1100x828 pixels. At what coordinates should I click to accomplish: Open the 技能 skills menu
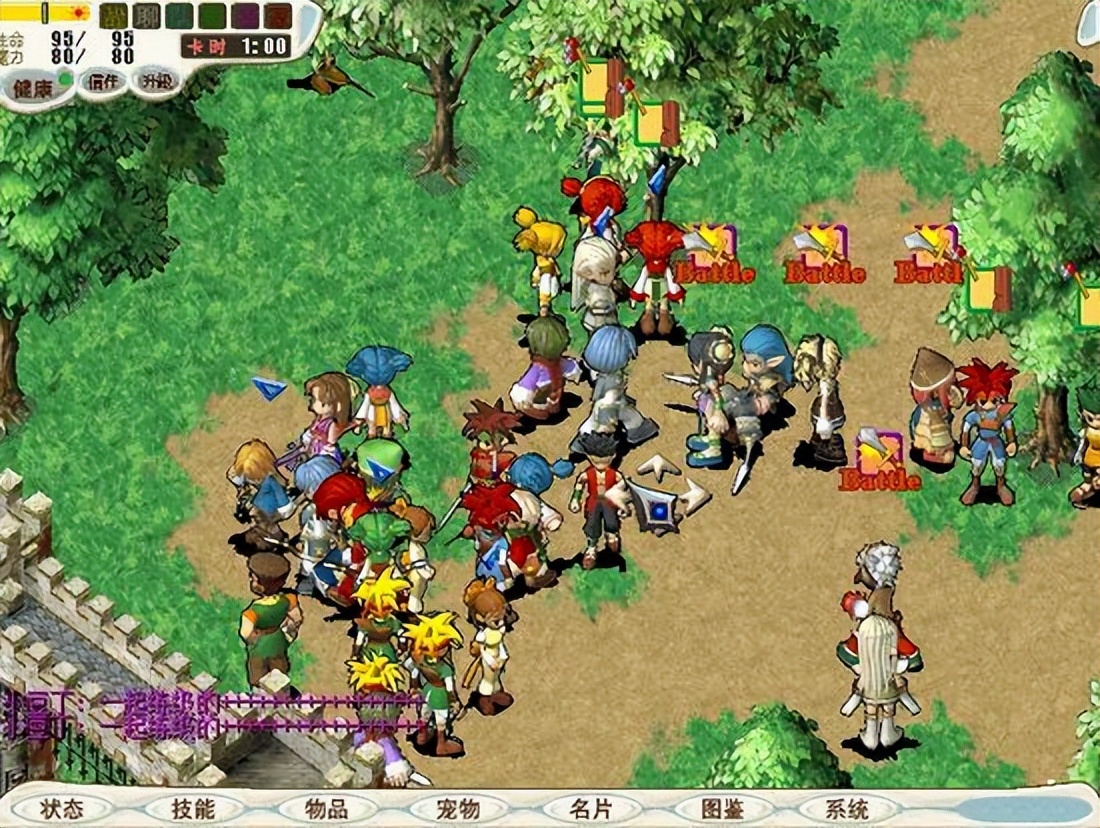coord(193,808)
